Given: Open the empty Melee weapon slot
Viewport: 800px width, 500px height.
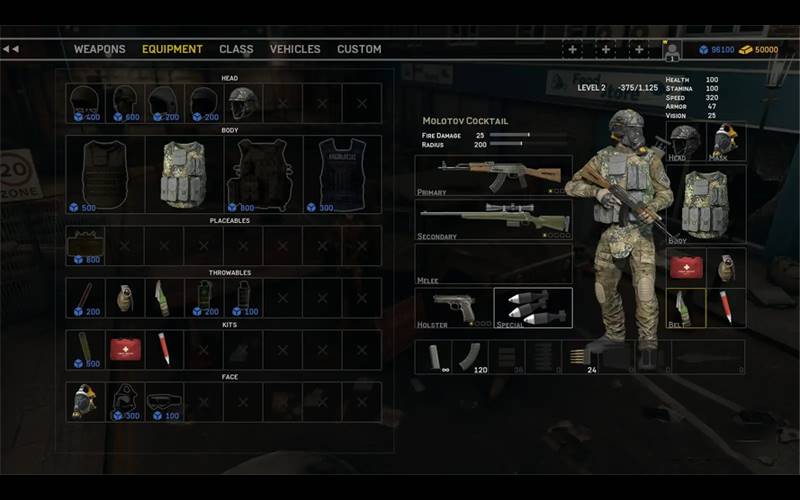Looking at the screenshot, I should (x=494, y=264).
